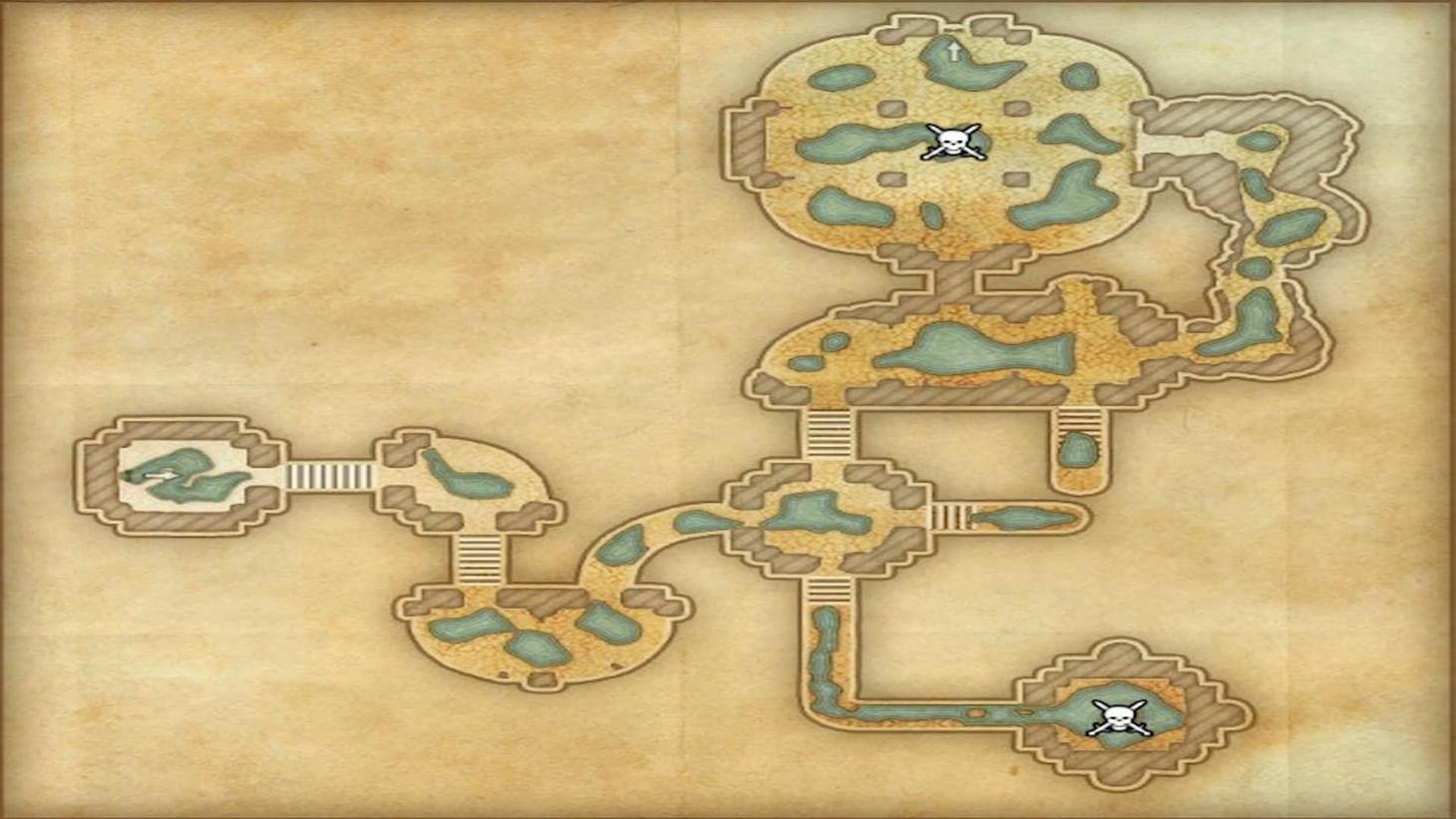This screenshot has width=1456, height=819.
Task: Select the vertical staircase below the central large hall
Action: point(830,434)
